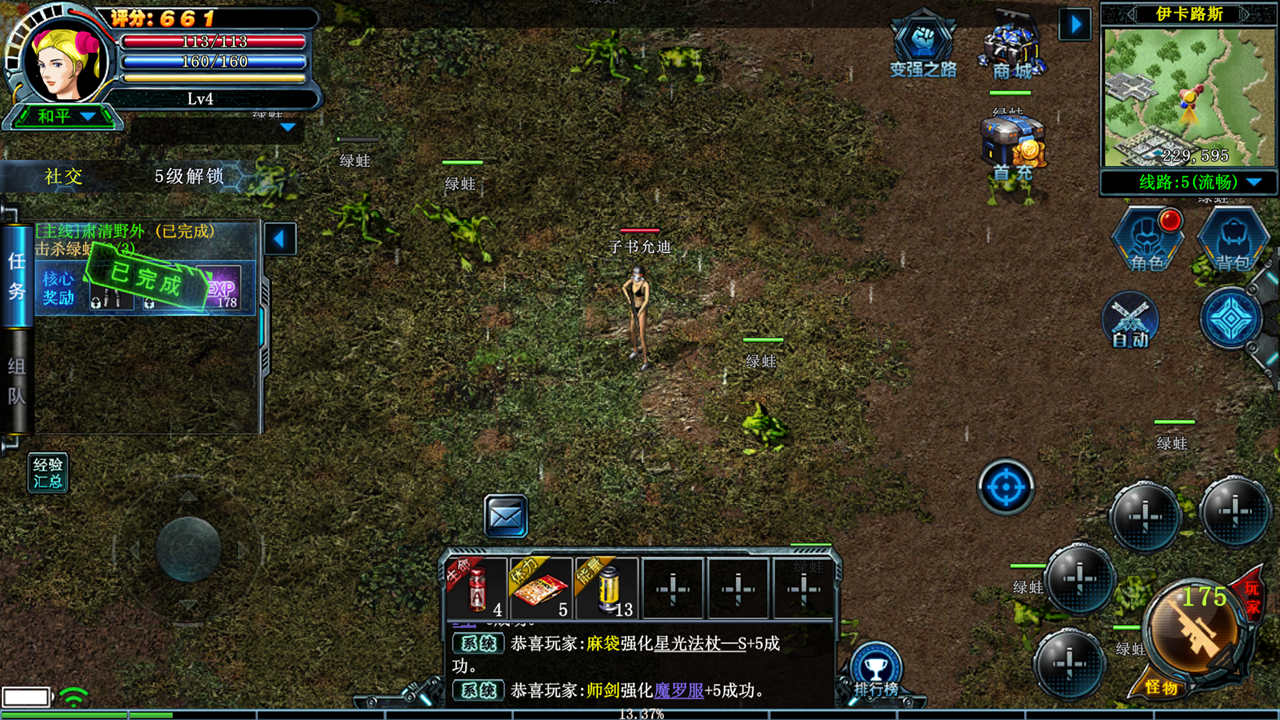1280x720 pixels.
Task: Tap the crosshair target lock button
Action: (x=1005, y=487)
